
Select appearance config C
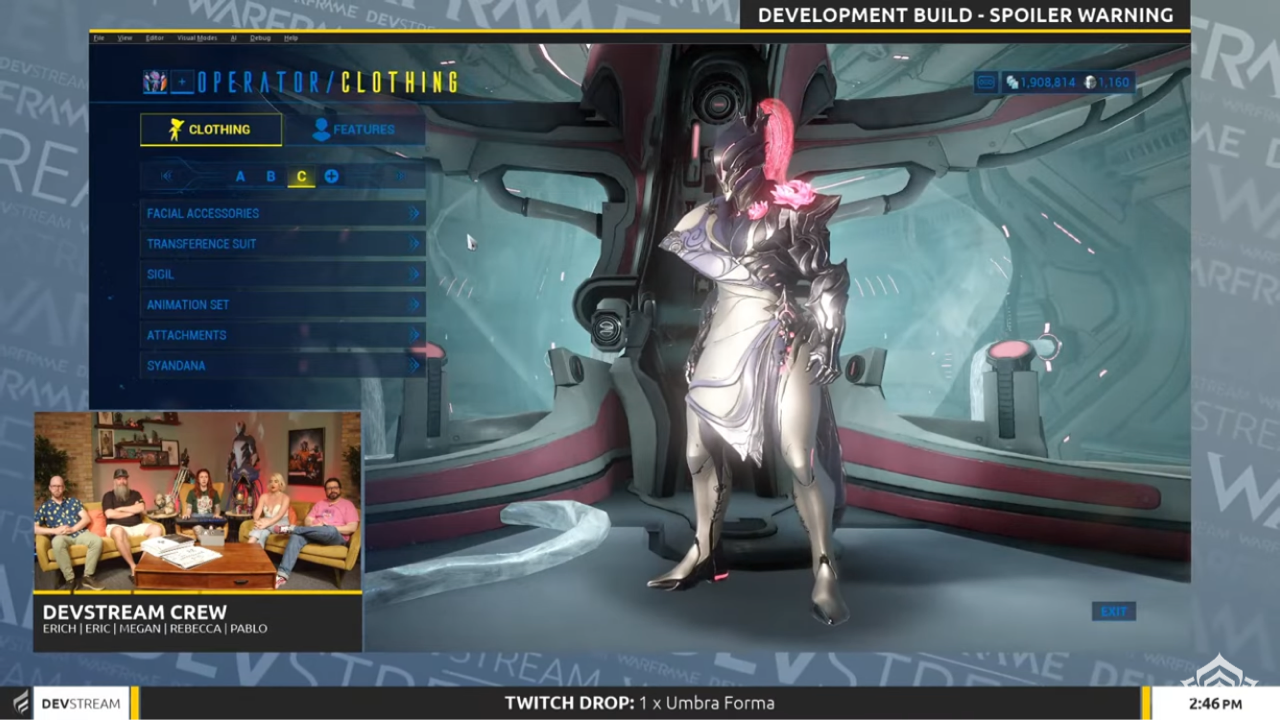point(301,176)
